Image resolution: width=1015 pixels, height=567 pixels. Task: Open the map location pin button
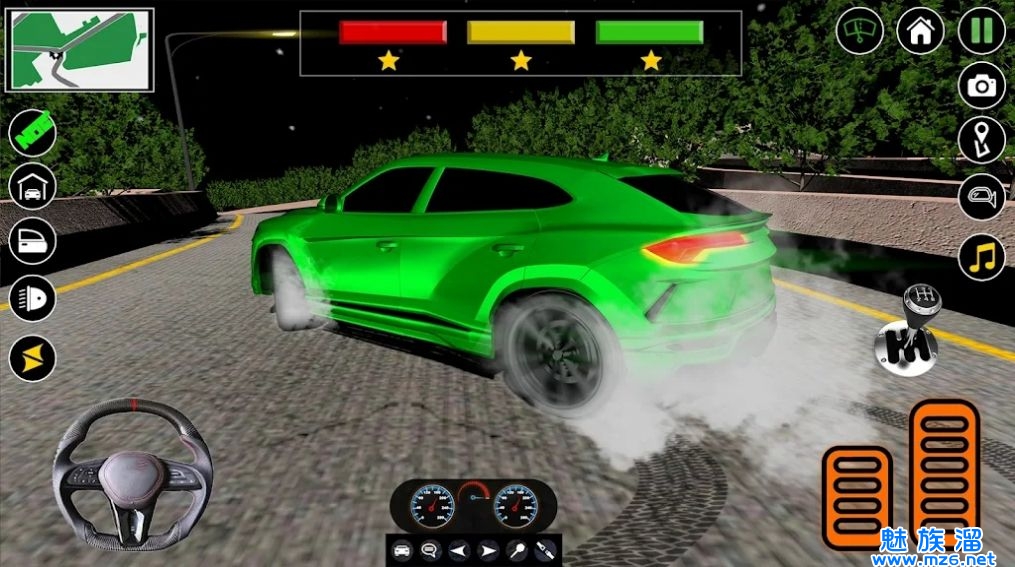[981, 141]
